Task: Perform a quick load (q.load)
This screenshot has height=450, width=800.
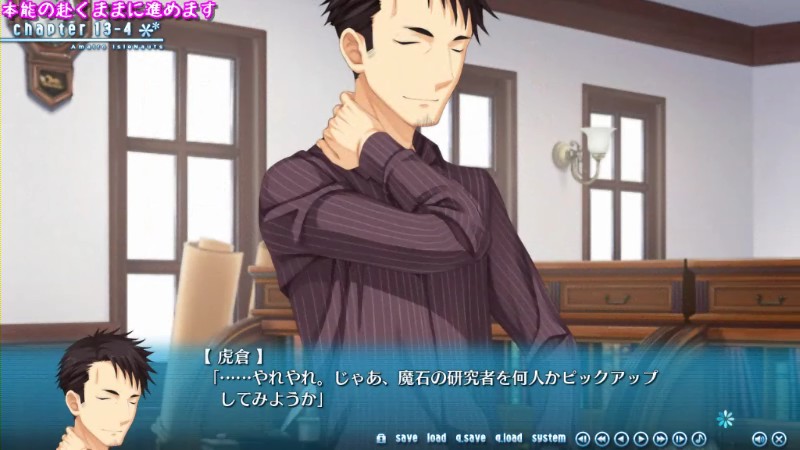Action: pos(508,438)
